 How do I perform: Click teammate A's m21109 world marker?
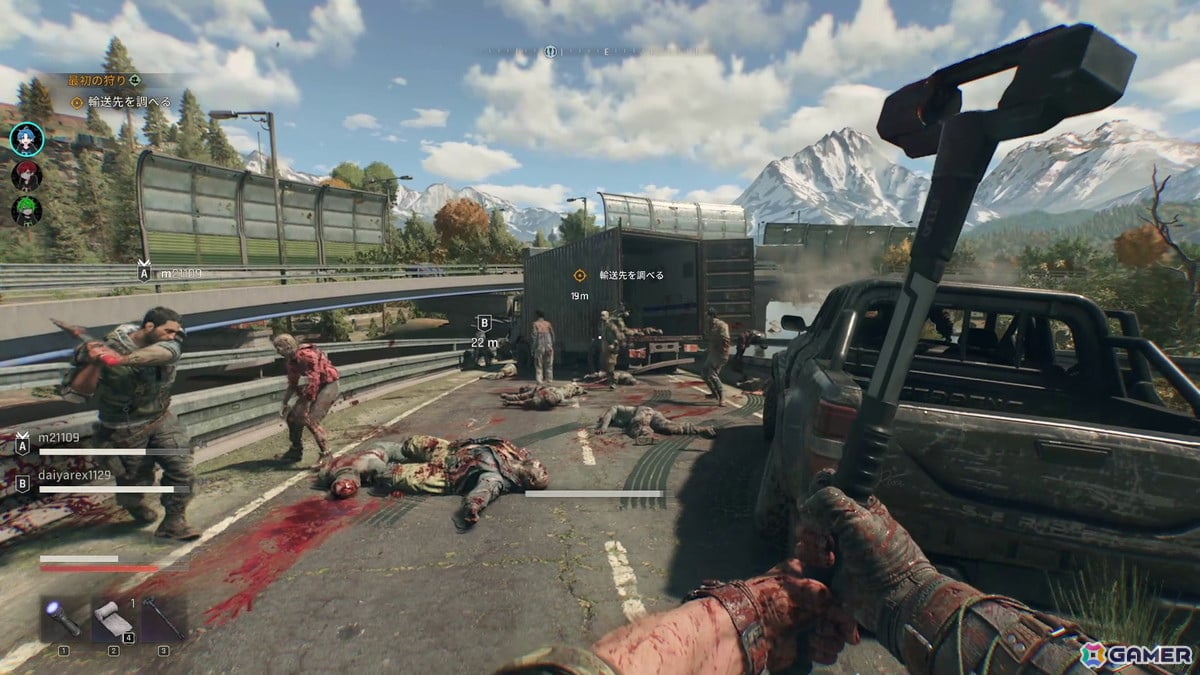[146, 272]
